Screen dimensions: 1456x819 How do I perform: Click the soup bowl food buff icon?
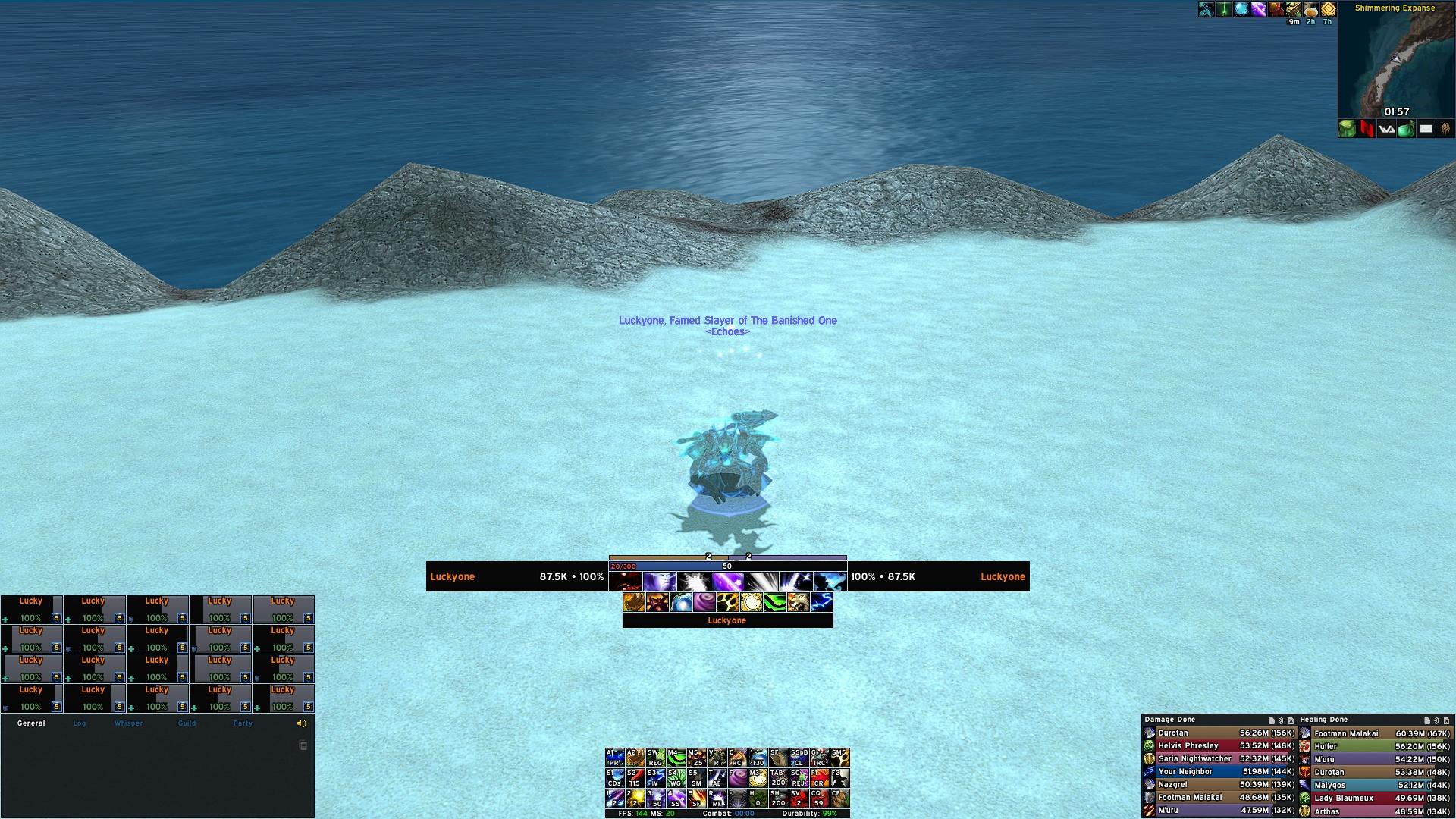[x=1311, y=9]
